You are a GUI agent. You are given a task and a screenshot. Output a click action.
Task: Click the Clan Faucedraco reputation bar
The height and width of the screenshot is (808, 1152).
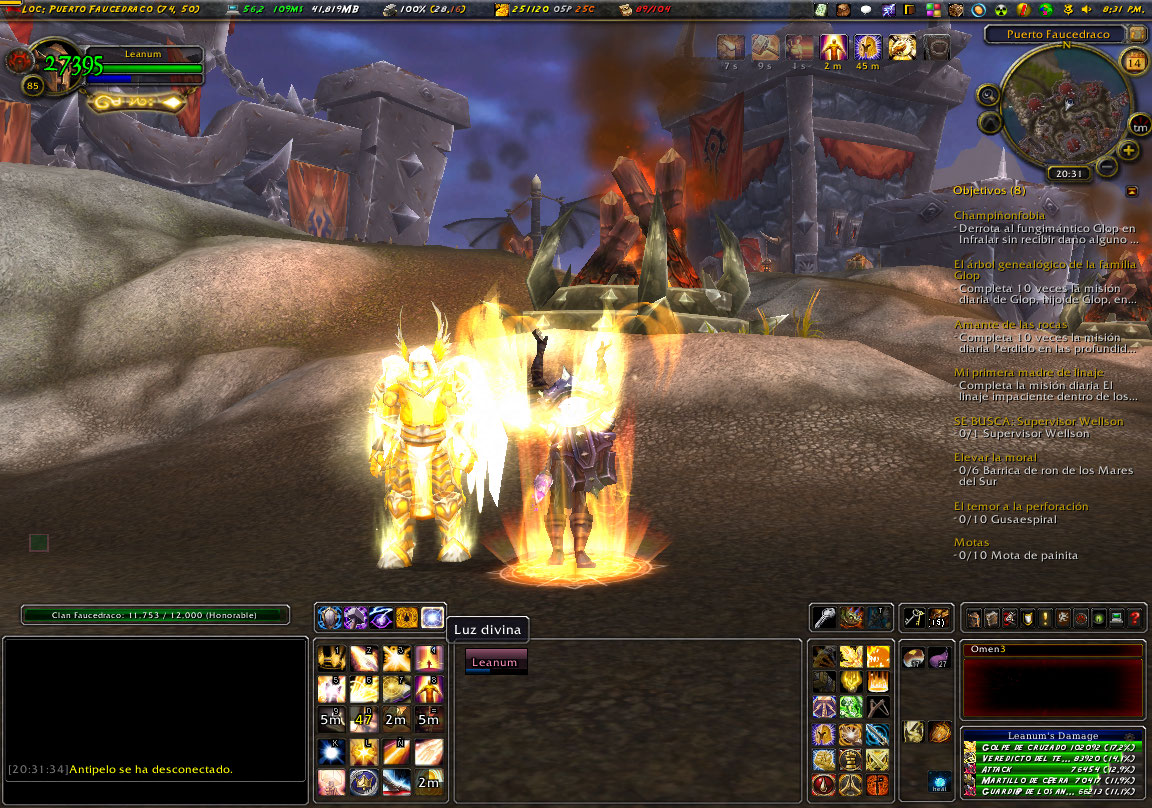(x=155, y=615)
